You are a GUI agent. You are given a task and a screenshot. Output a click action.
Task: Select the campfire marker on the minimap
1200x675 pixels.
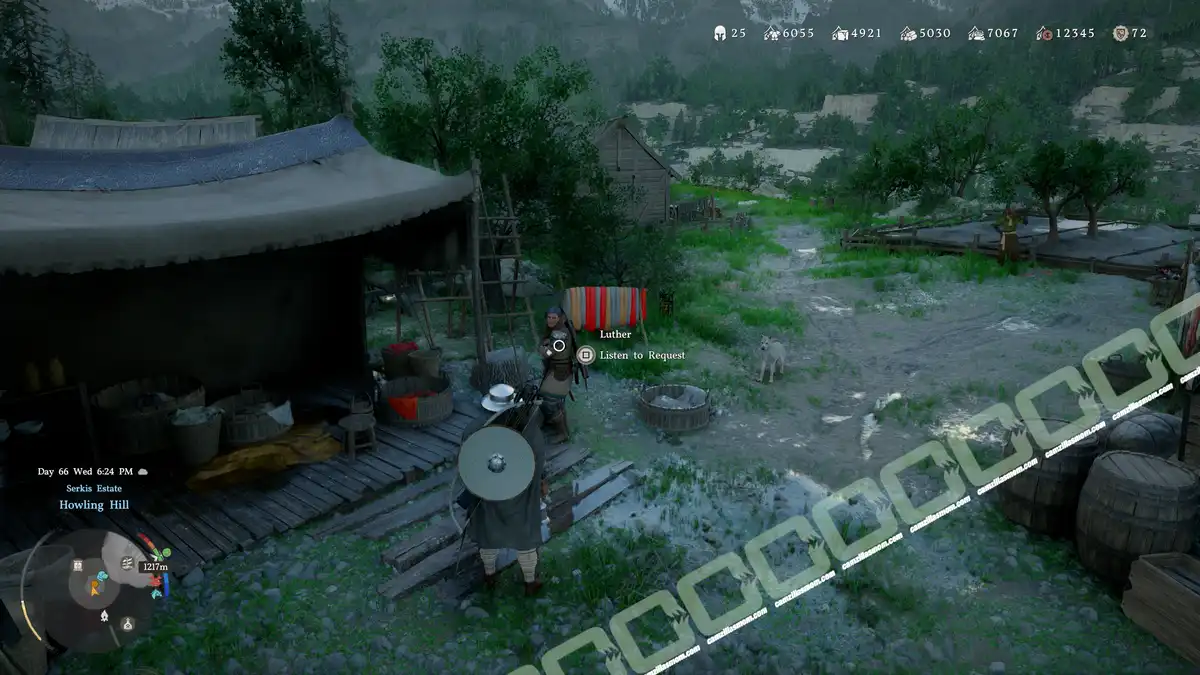tap(105, 617)
